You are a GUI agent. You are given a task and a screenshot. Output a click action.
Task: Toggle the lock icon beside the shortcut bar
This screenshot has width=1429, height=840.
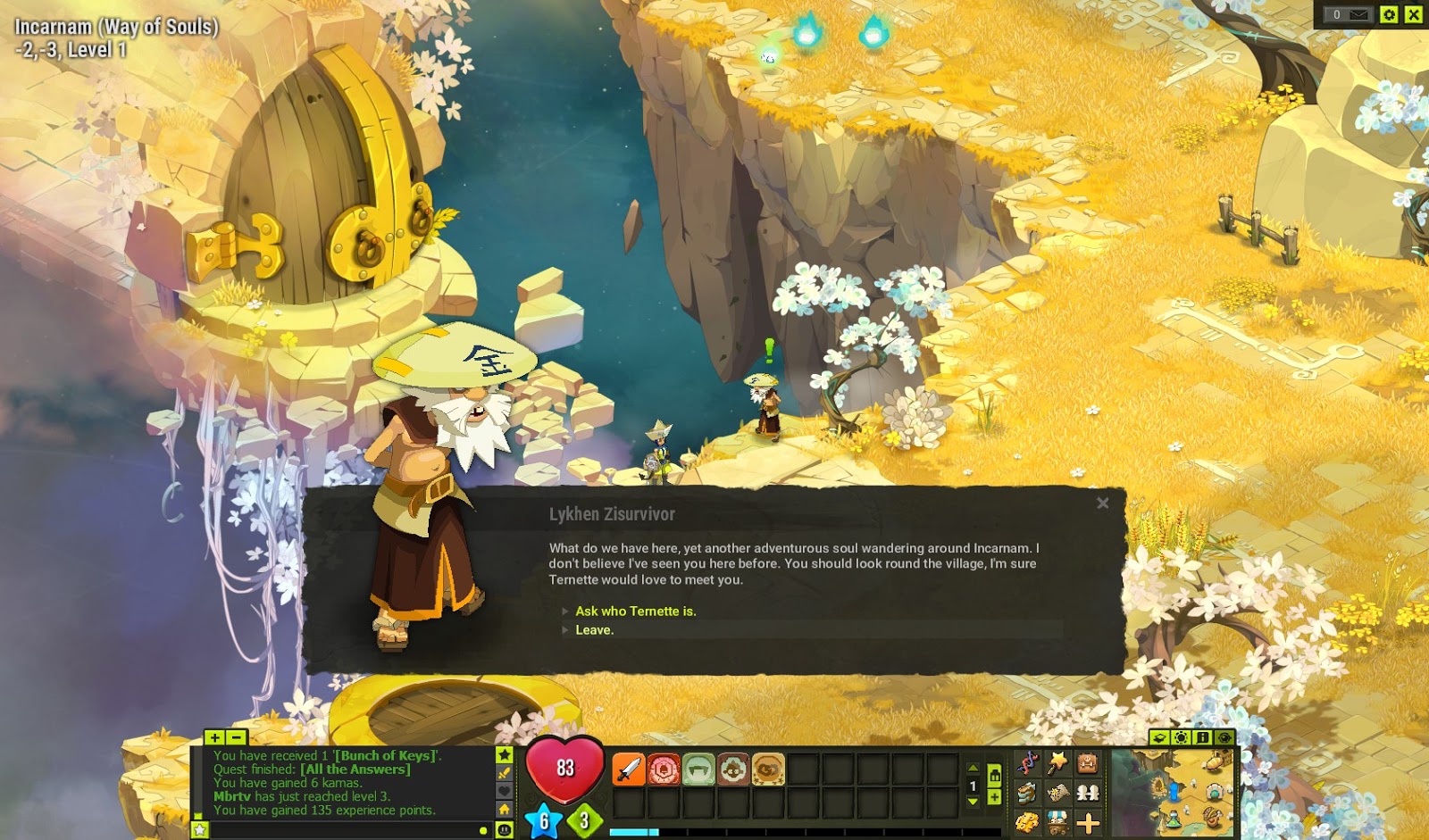[994, 776]
